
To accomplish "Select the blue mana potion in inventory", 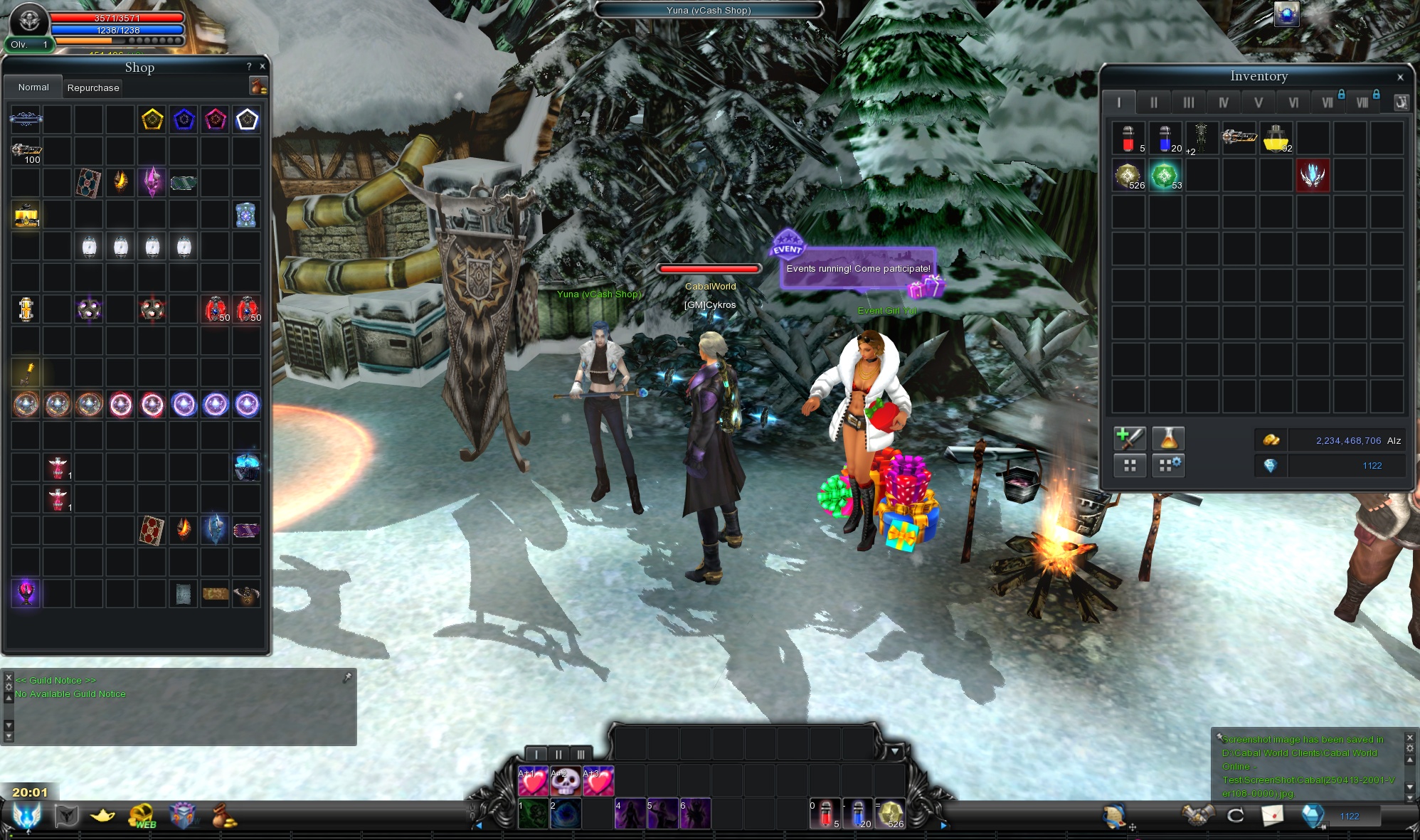I will click(1165, 138).
